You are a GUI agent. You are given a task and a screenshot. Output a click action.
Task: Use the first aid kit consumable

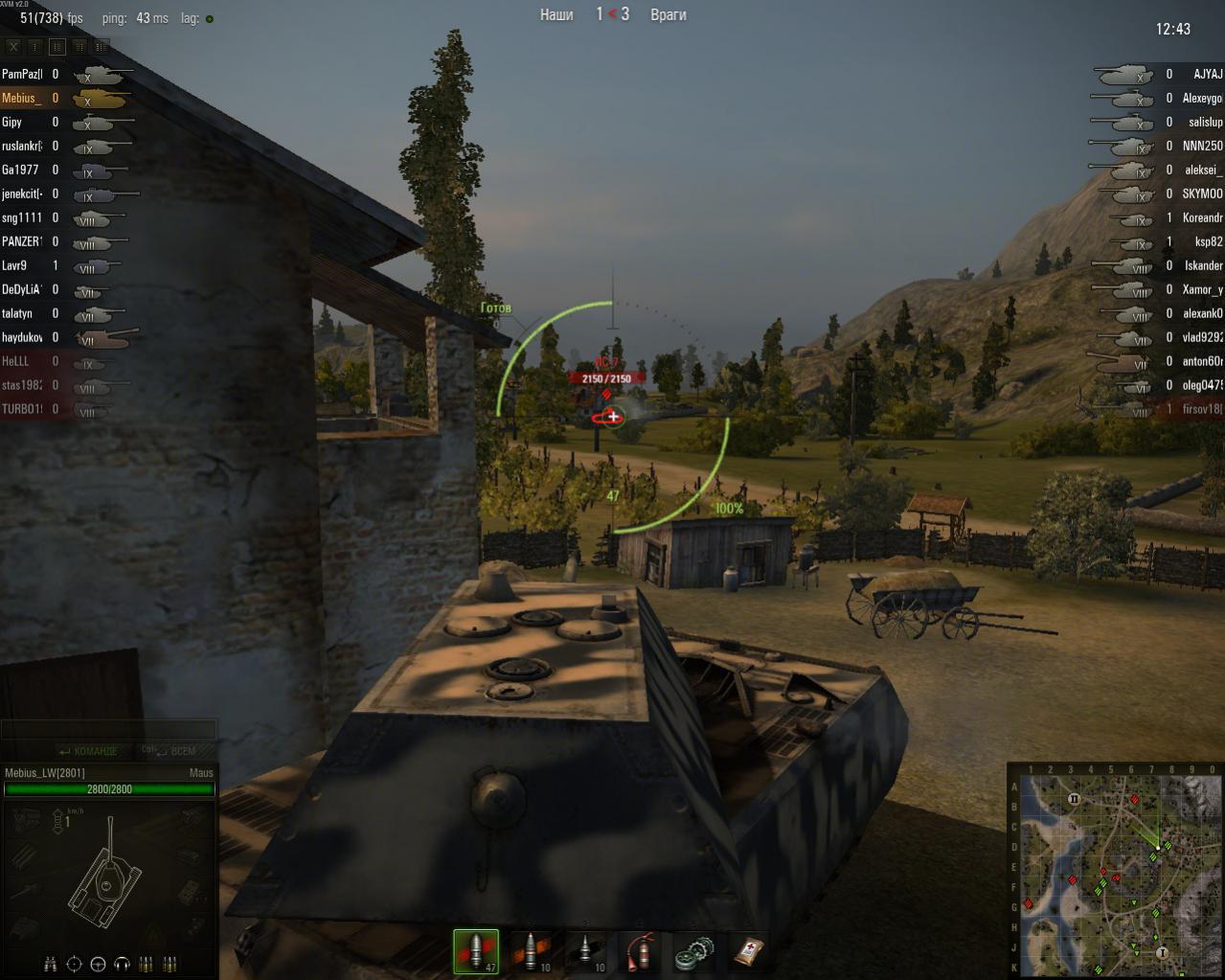click(748, 951)
